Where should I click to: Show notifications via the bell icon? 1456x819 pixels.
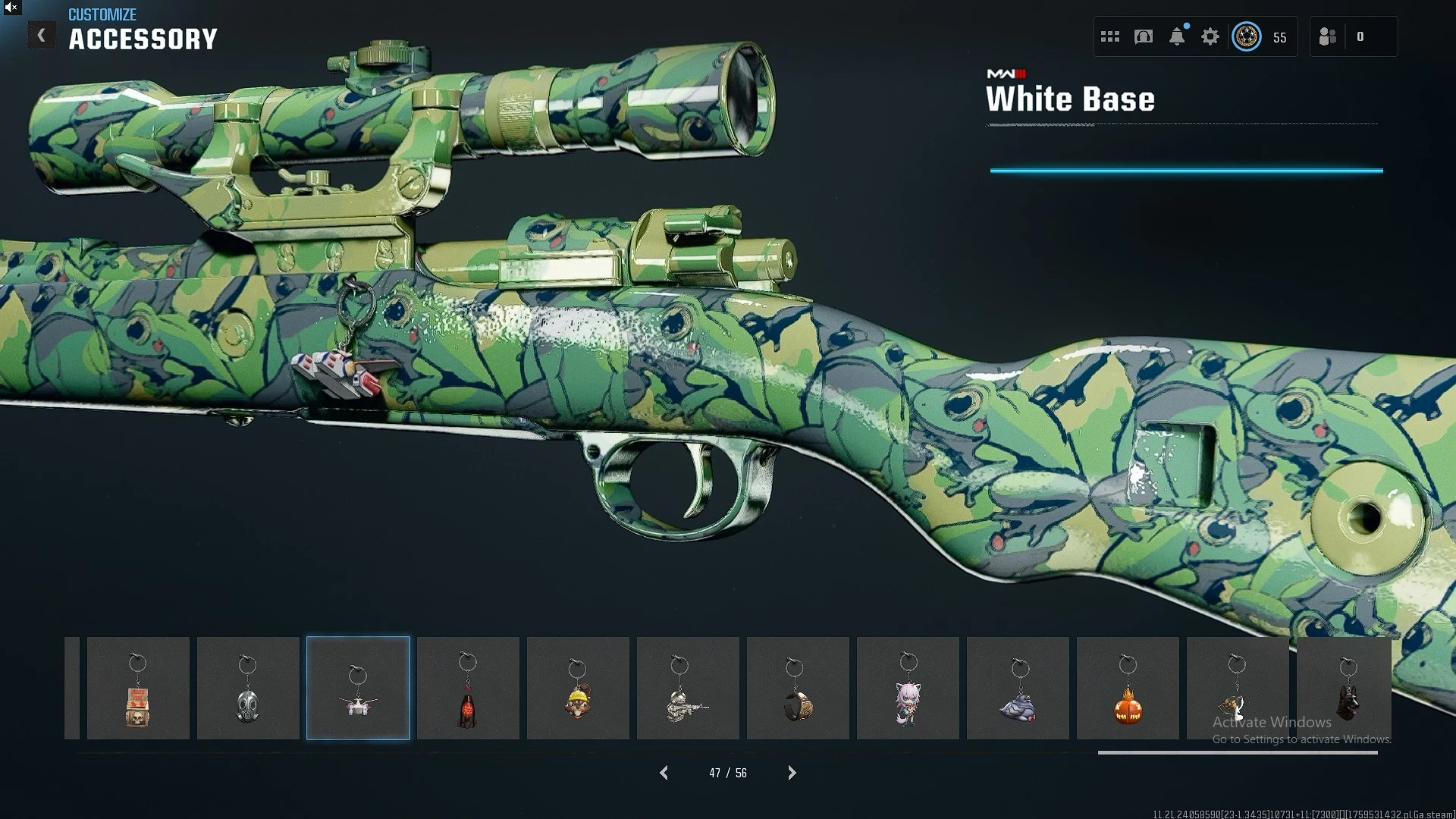1177,36
